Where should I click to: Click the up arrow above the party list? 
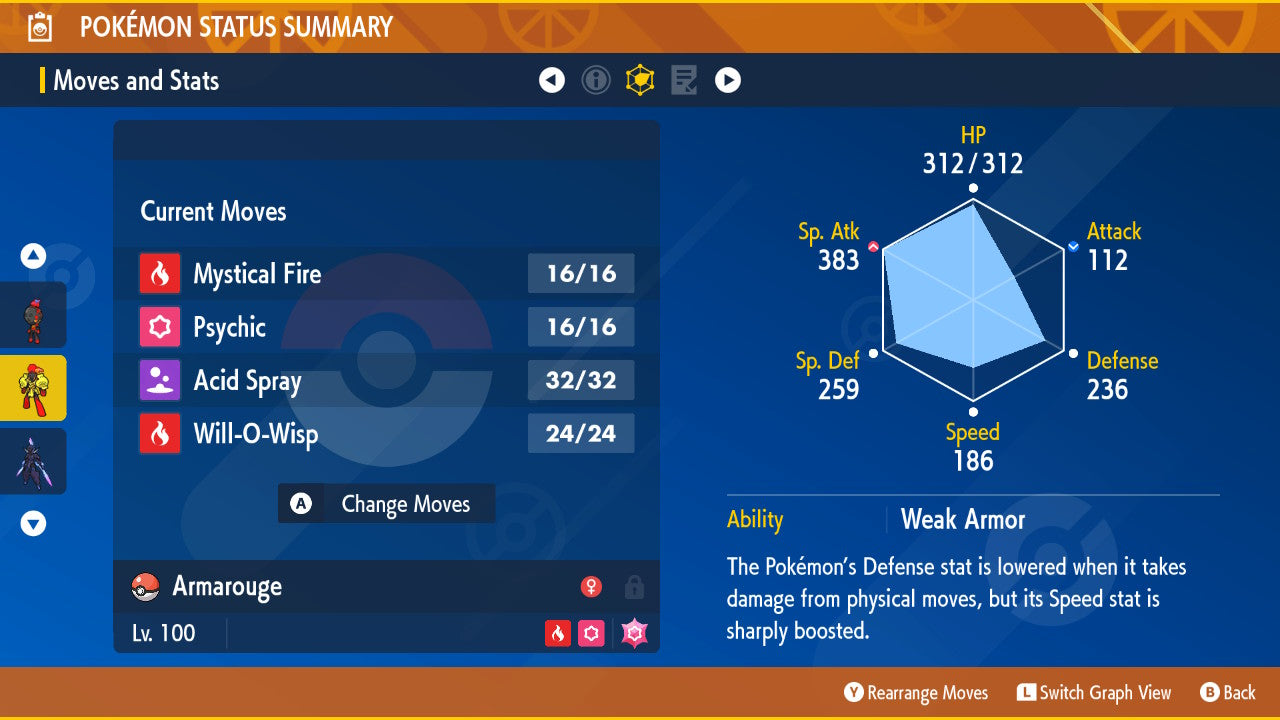(x=33, y=256)
